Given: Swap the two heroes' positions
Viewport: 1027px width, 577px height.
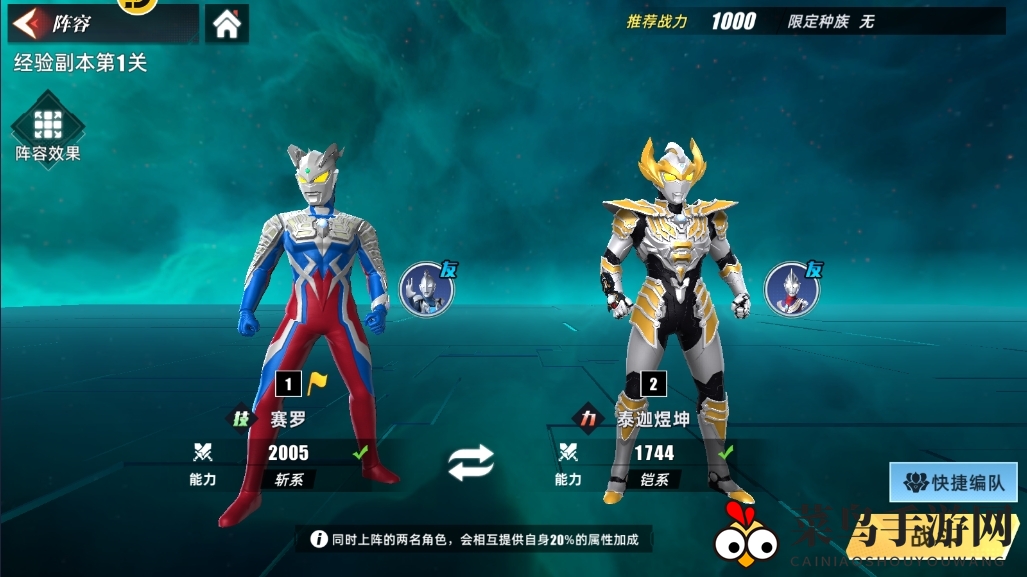Looking at the screenshot, I should click(470, 461).
